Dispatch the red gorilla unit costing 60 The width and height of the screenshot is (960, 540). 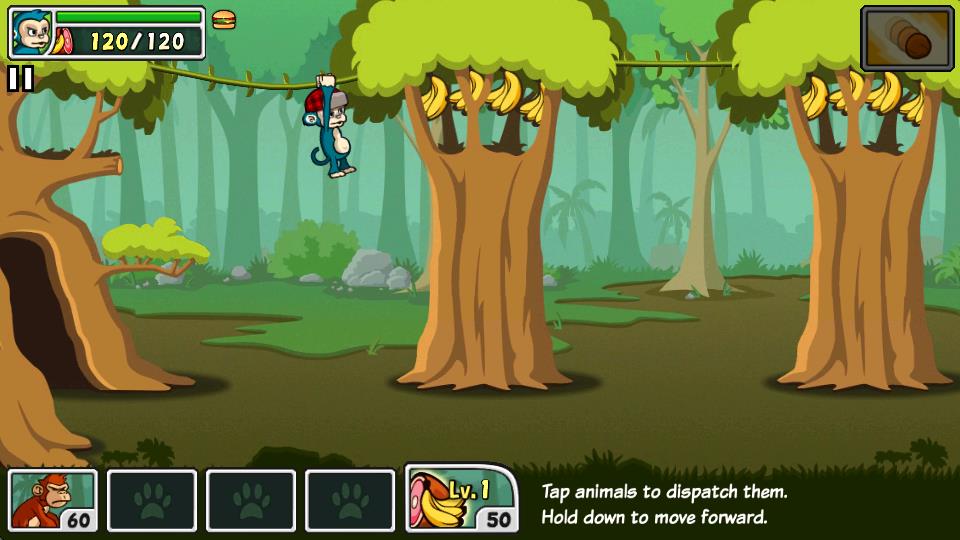(x=53, y=500)
